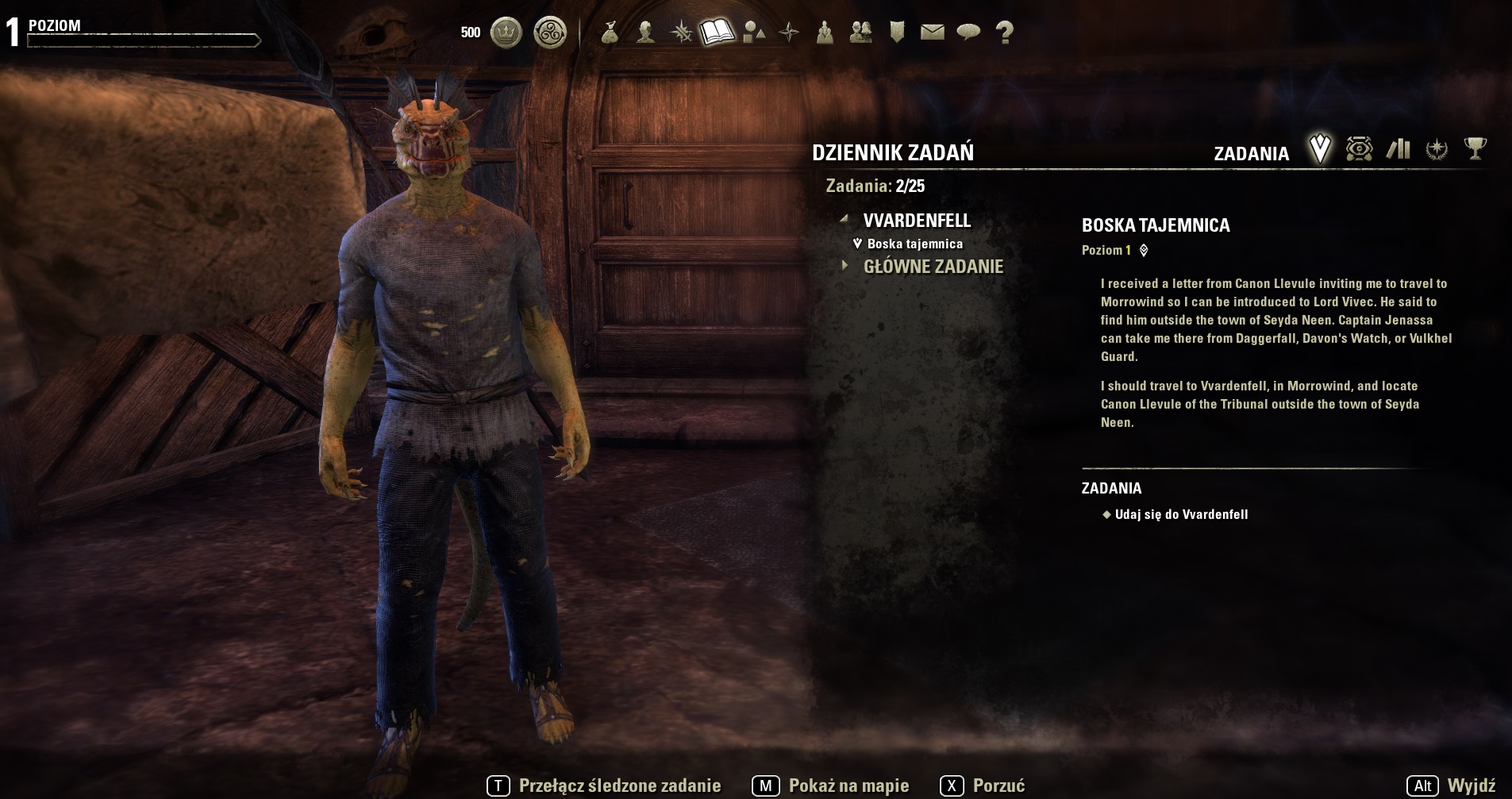
Task: Open the collections shapes icon
Action: [753, 33]
